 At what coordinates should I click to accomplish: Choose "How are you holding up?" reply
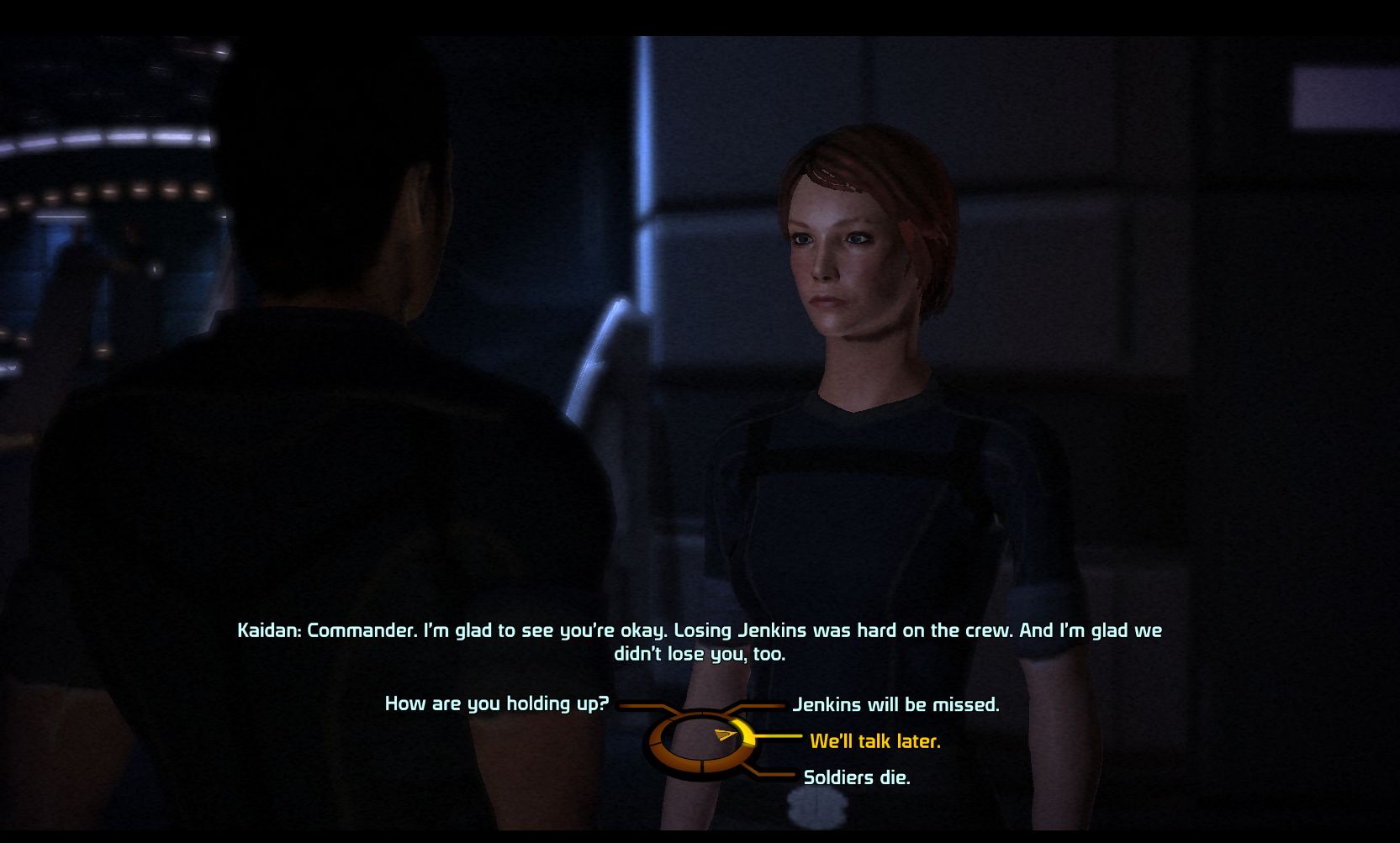496,703
